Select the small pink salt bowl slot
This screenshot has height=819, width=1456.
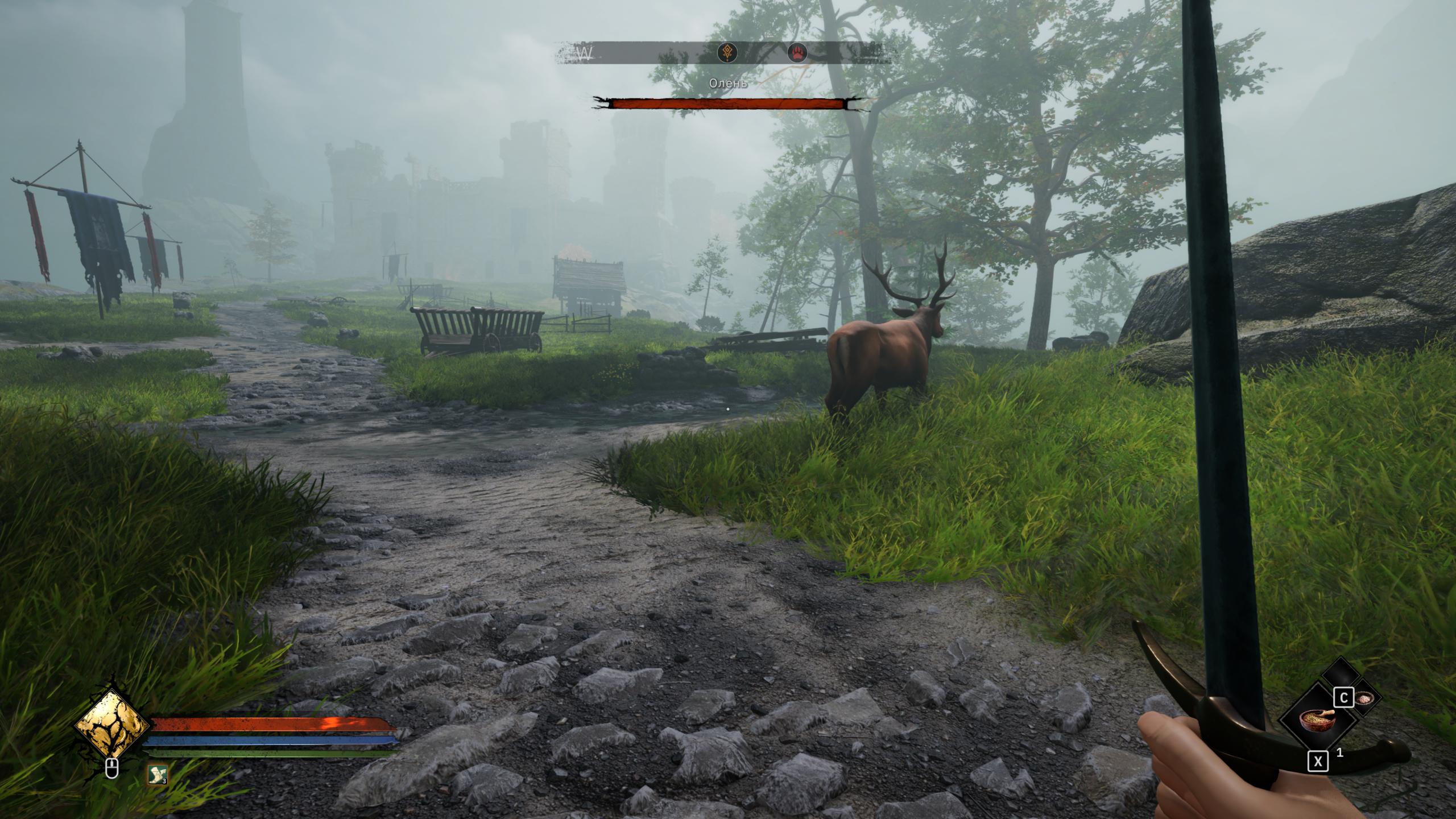(x=1364, y=698)
